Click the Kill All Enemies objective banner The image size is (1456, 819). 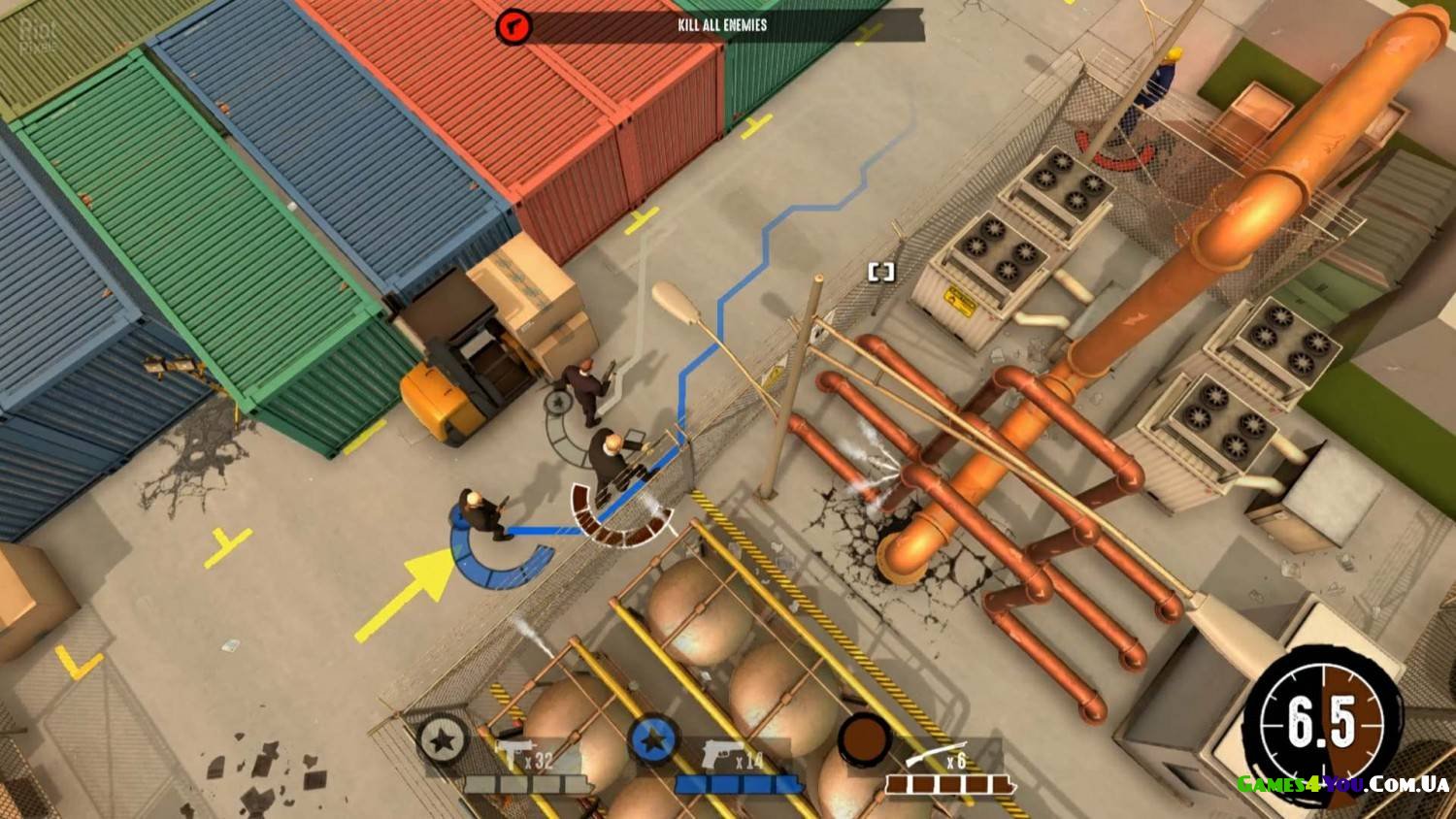tap(722, 25)
